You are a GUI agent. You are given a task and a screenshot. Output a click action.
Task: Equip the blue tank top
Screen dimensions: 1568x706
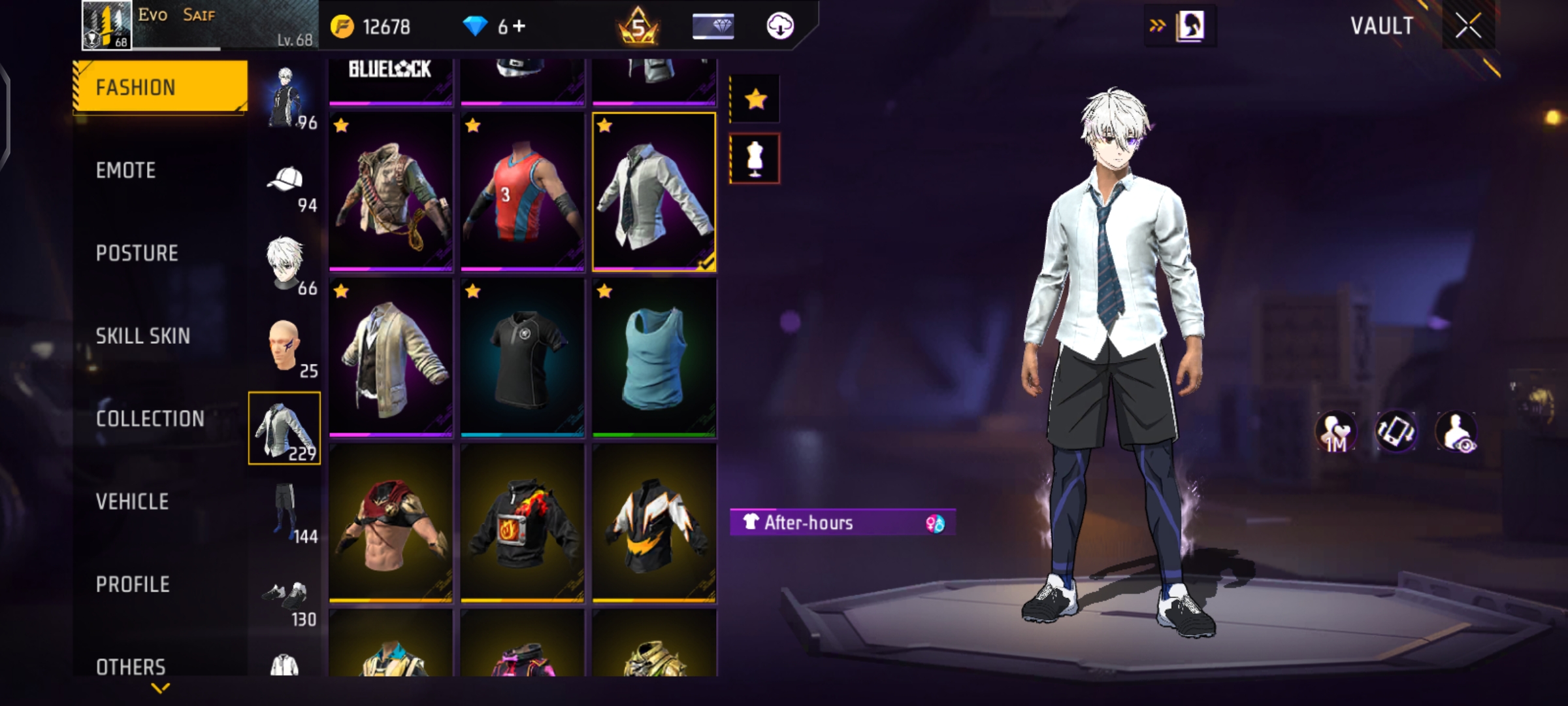coord(654,357)
